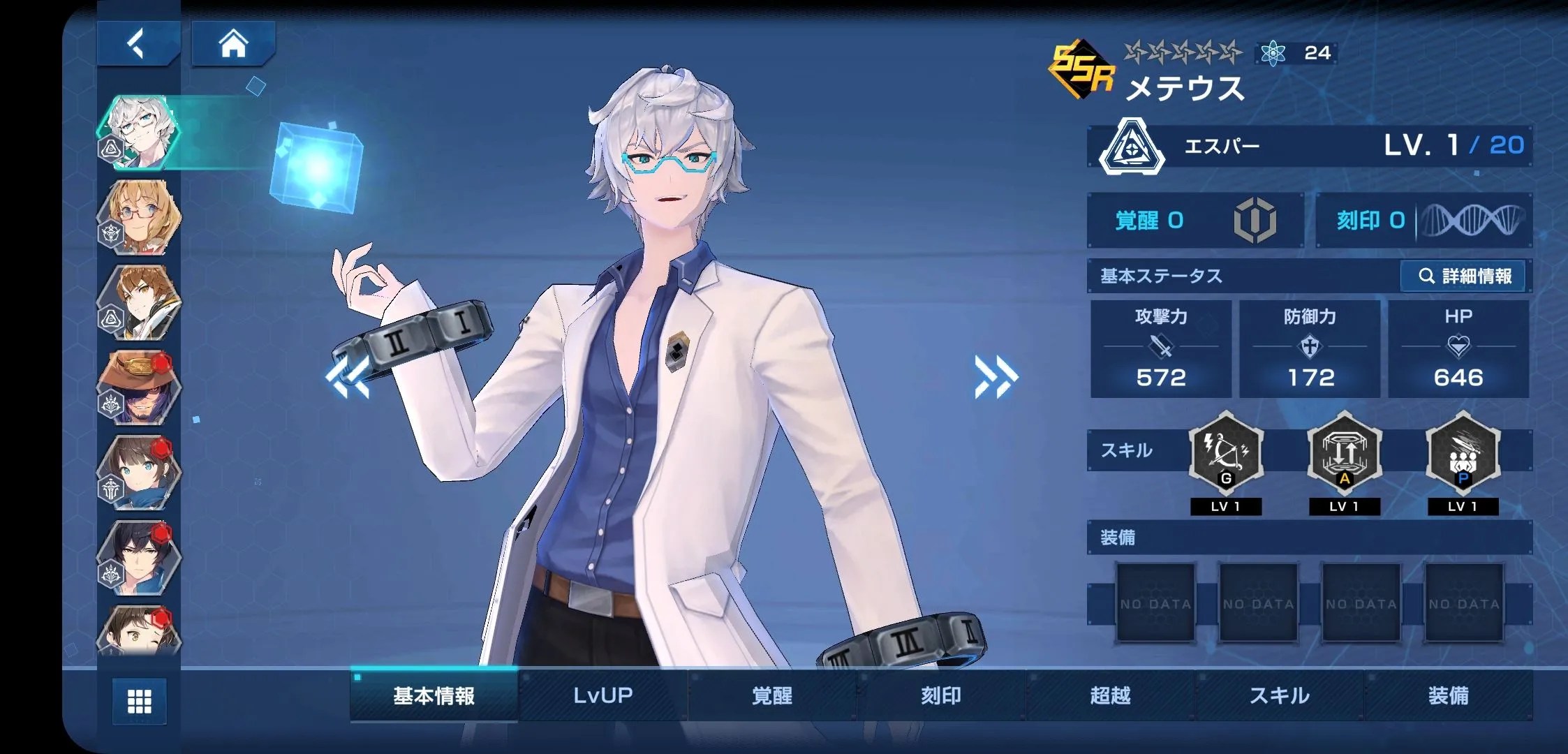This screenshot has height=754, width=1568.
Task: Go back with the arrow button
Action: point(138,44)
